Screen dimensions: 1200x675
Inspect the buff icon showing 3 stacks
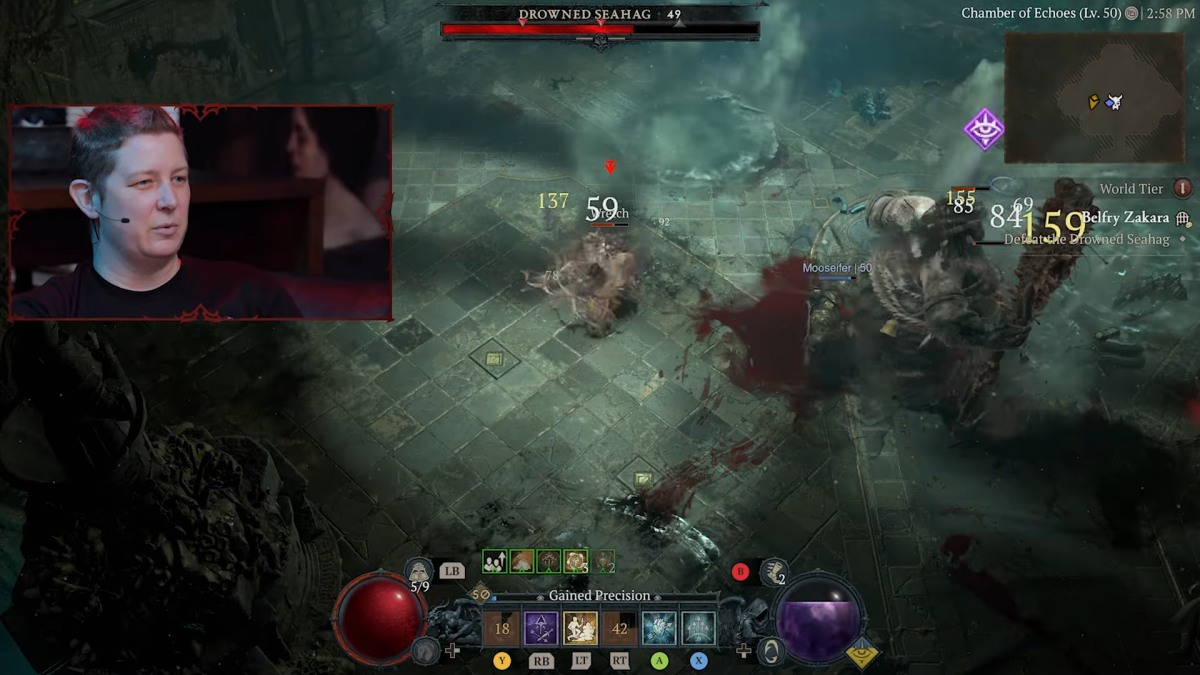click(x=576, y=561)
